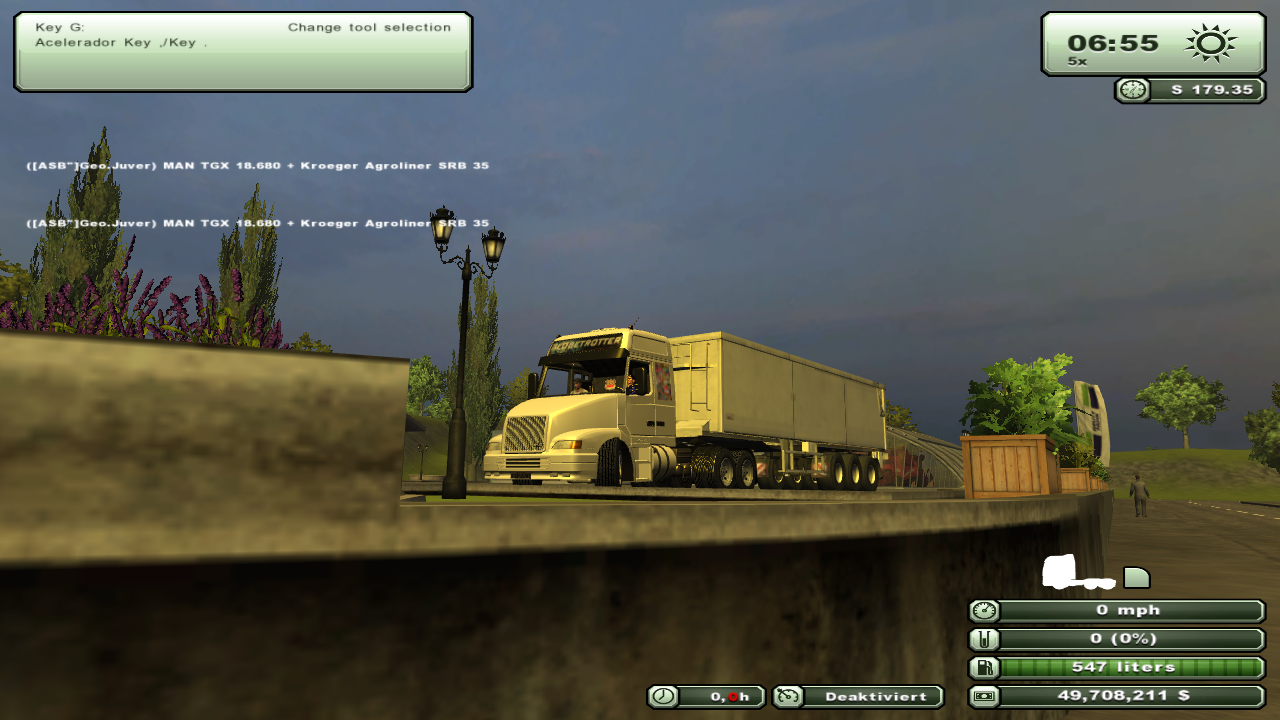Click the money banknote icon on the bottom bar
This screenshot has width=1280, height=720.
[x=983, y=696]
